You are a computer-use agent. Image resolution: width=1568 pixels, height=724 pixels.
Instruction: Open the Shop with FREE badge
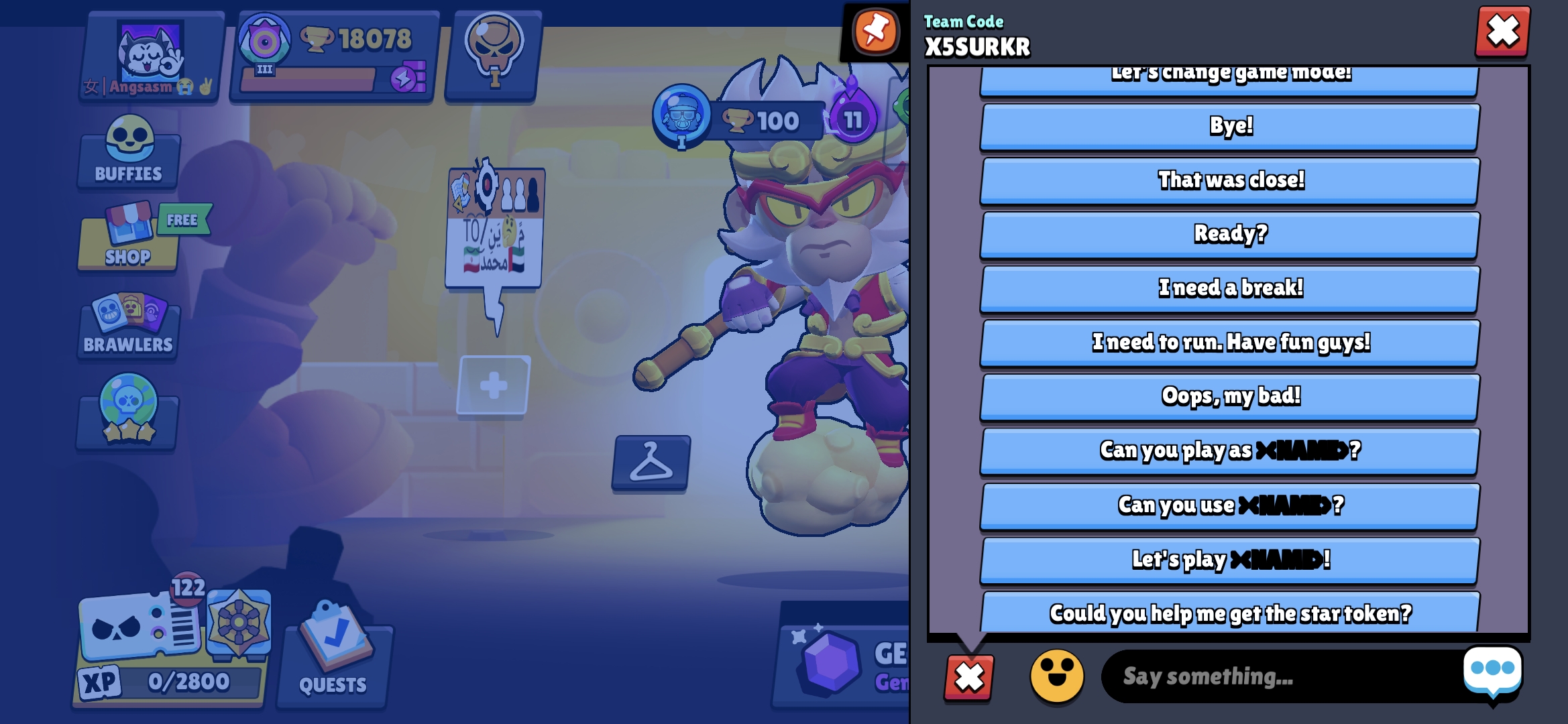click(127, 243)
